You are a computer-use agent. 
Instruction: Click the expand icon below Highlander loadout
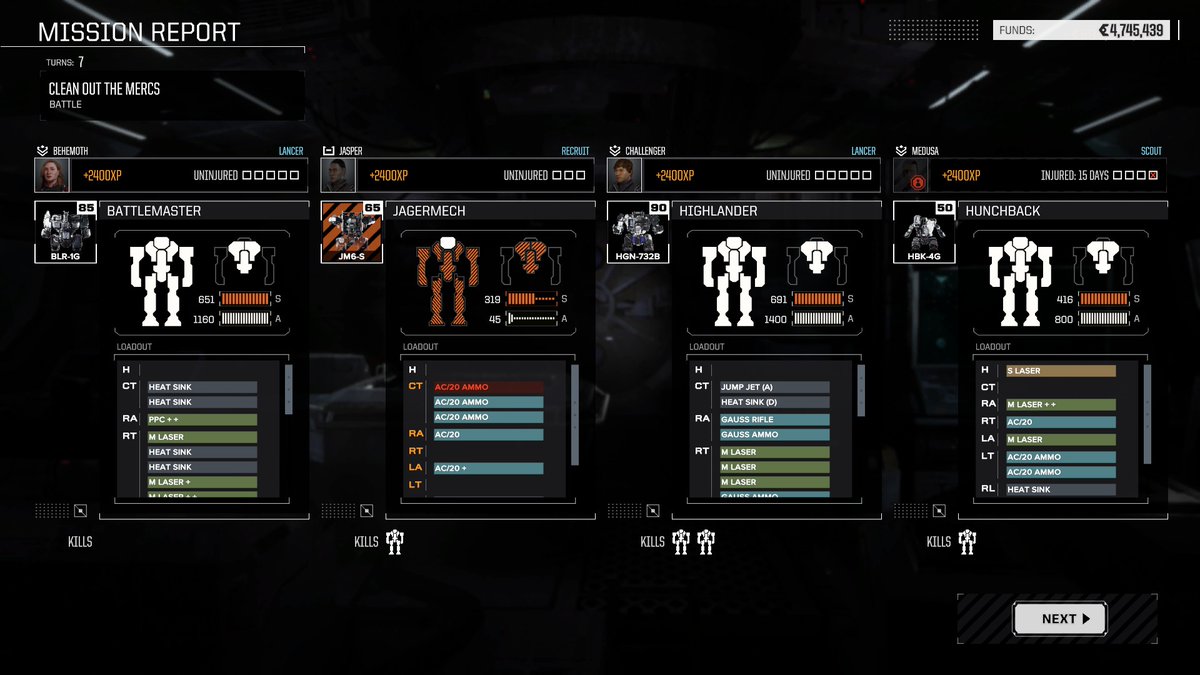point(653,511)
